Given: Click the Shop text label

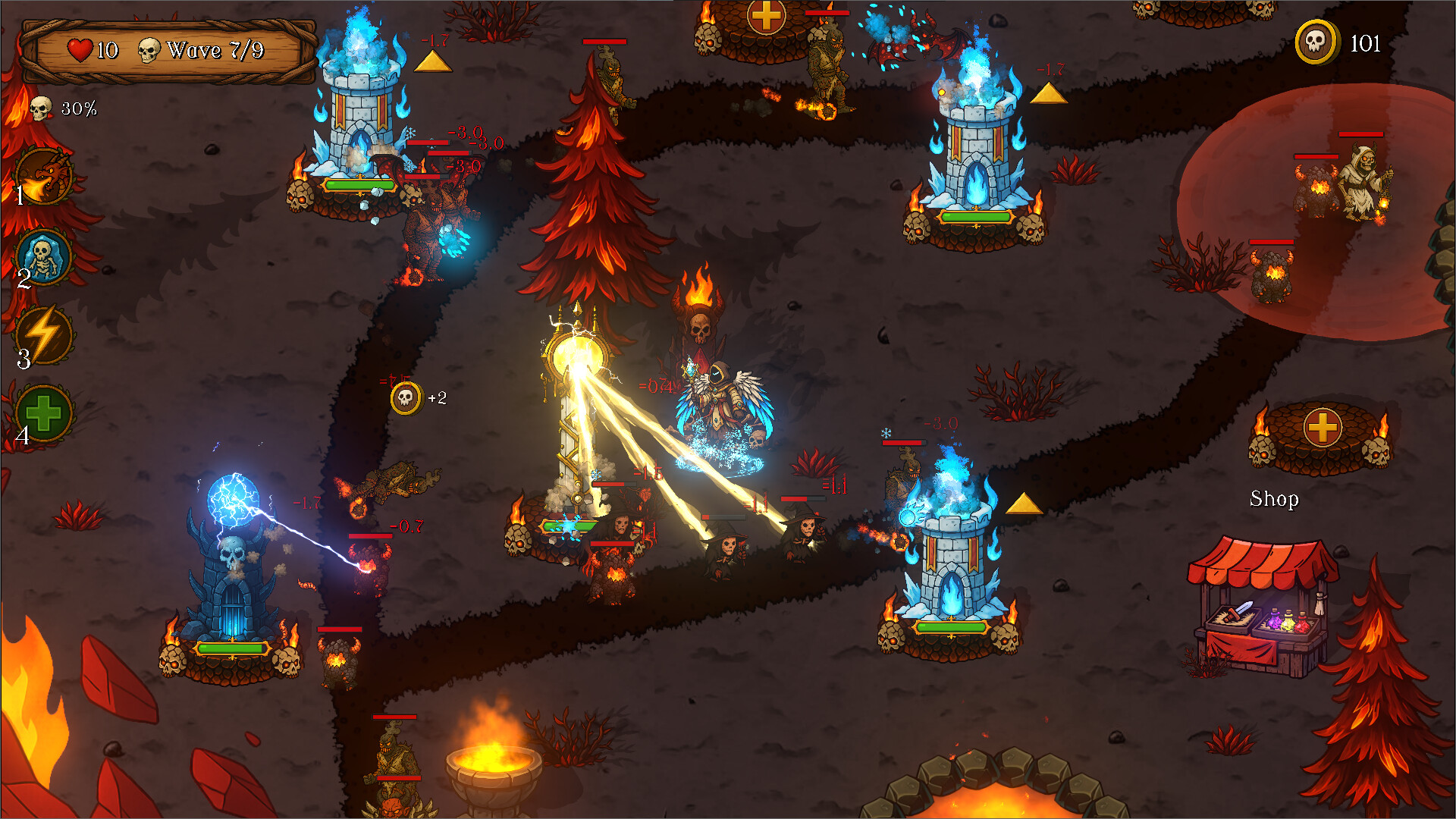Looking at the screenshot, I should (x=1275, y=499).
